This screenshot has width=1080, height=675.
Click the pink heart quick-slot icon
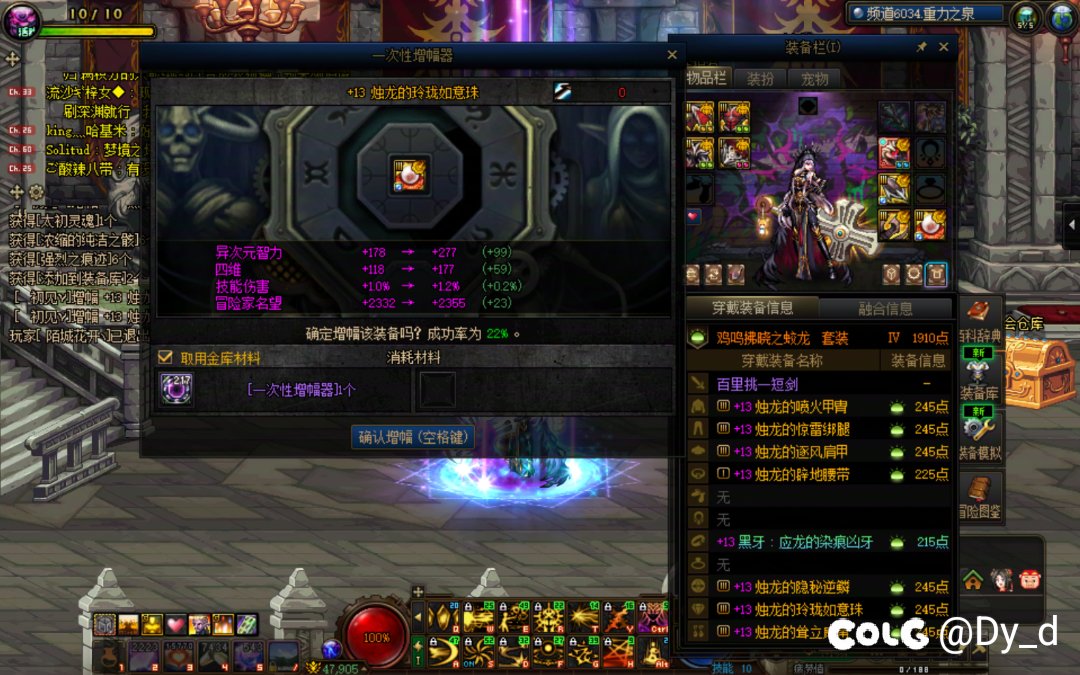click(x=176, y=625)
